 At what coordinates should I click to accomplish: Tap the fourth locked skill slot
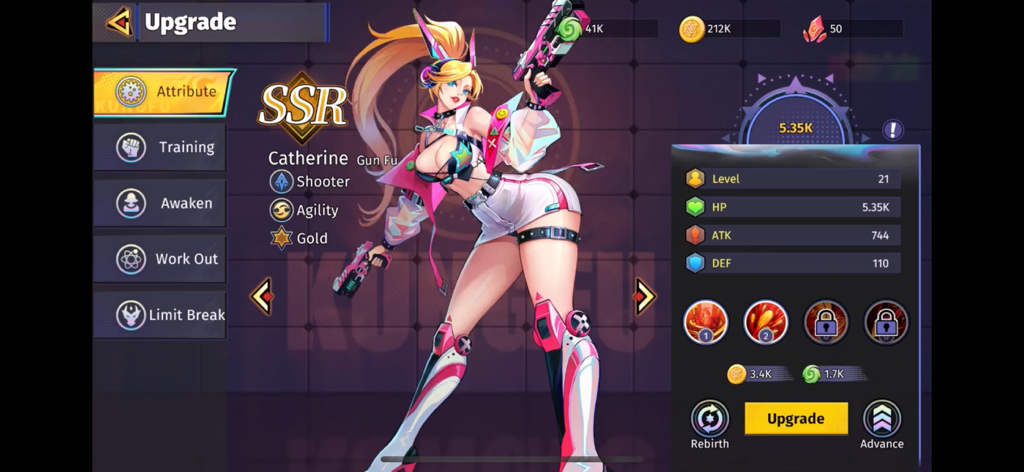coord(886,322)
